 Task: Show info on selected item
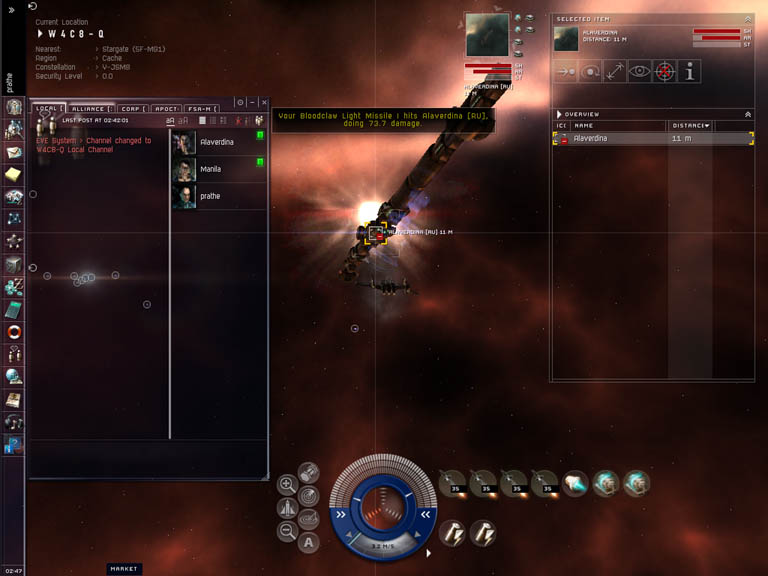pos(690,71)
